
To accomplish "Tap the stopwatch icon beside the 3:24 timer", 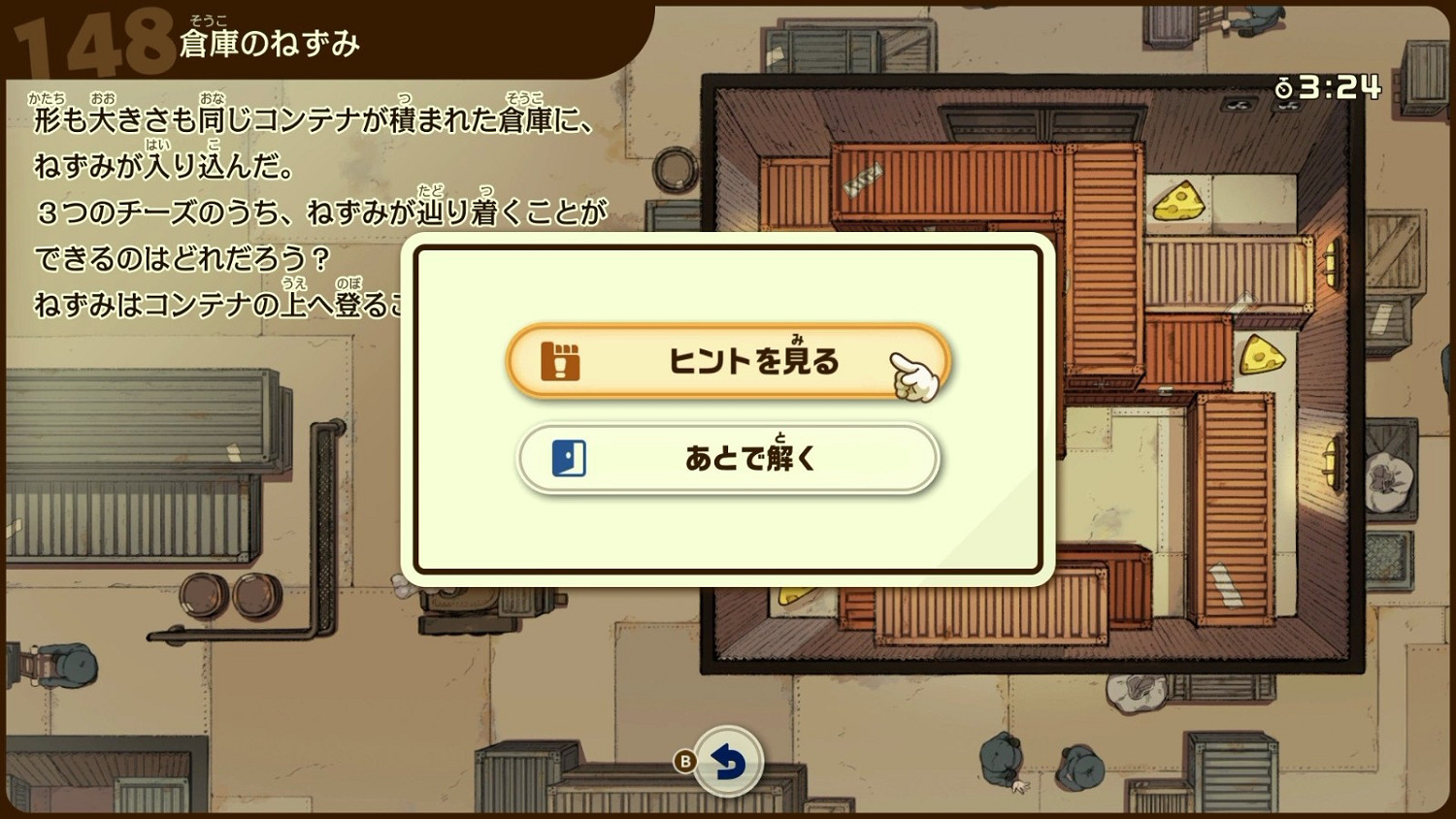I will [1285, 86].
